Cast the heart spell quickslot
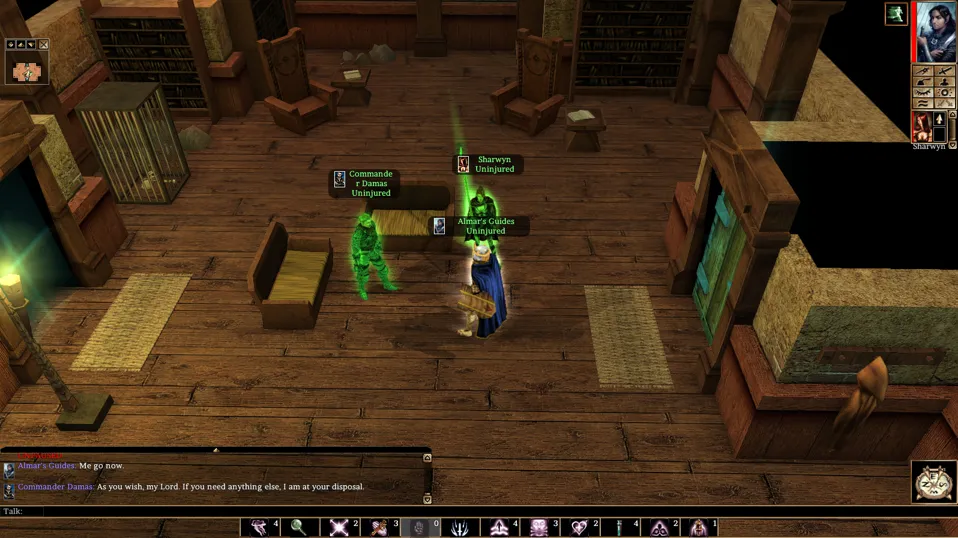Screen dimensions: 958x538 pos(579,527)
